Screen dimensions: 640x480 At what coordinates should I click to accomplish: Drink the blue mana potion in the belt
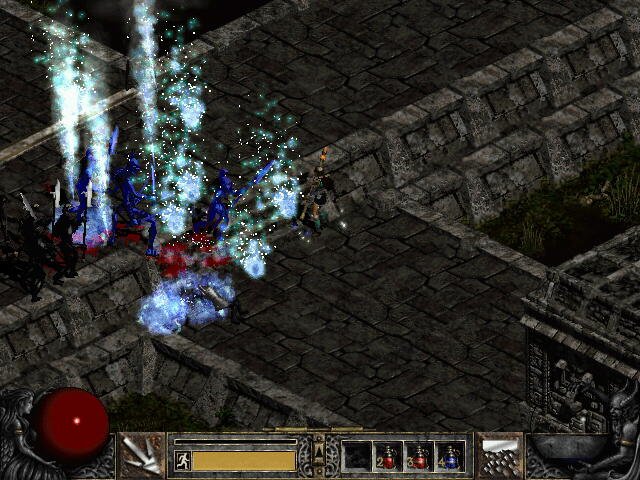(x=450, y=456)
